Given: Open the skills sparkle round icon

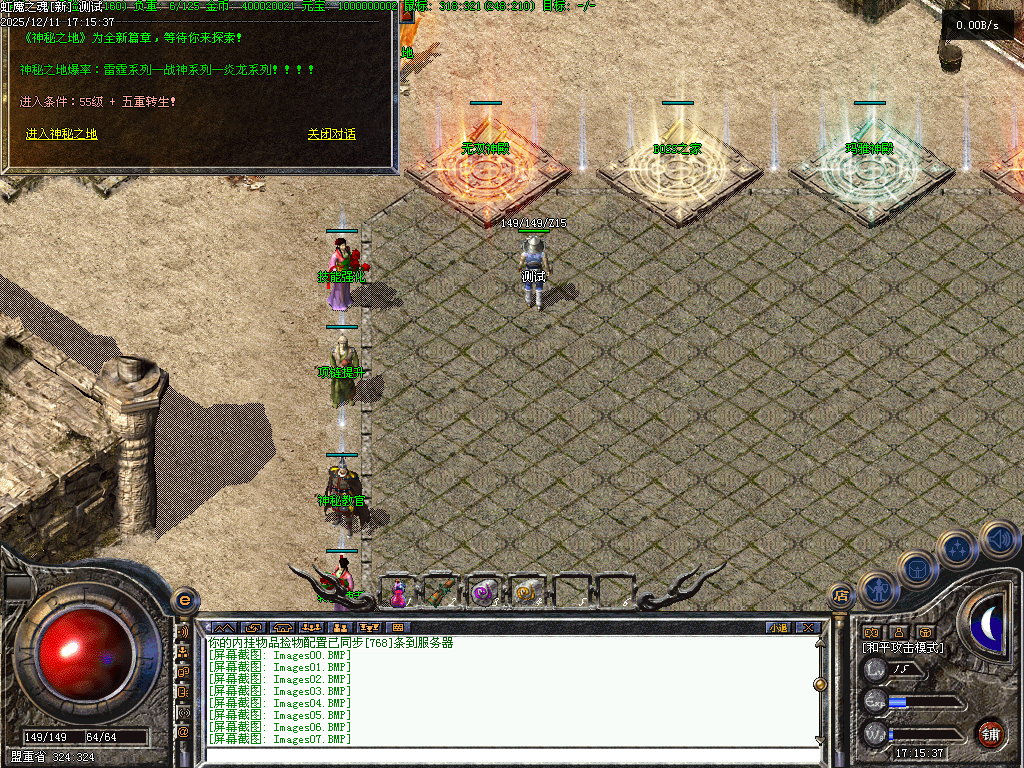Looking at the screenshot, I should [958, 549].
